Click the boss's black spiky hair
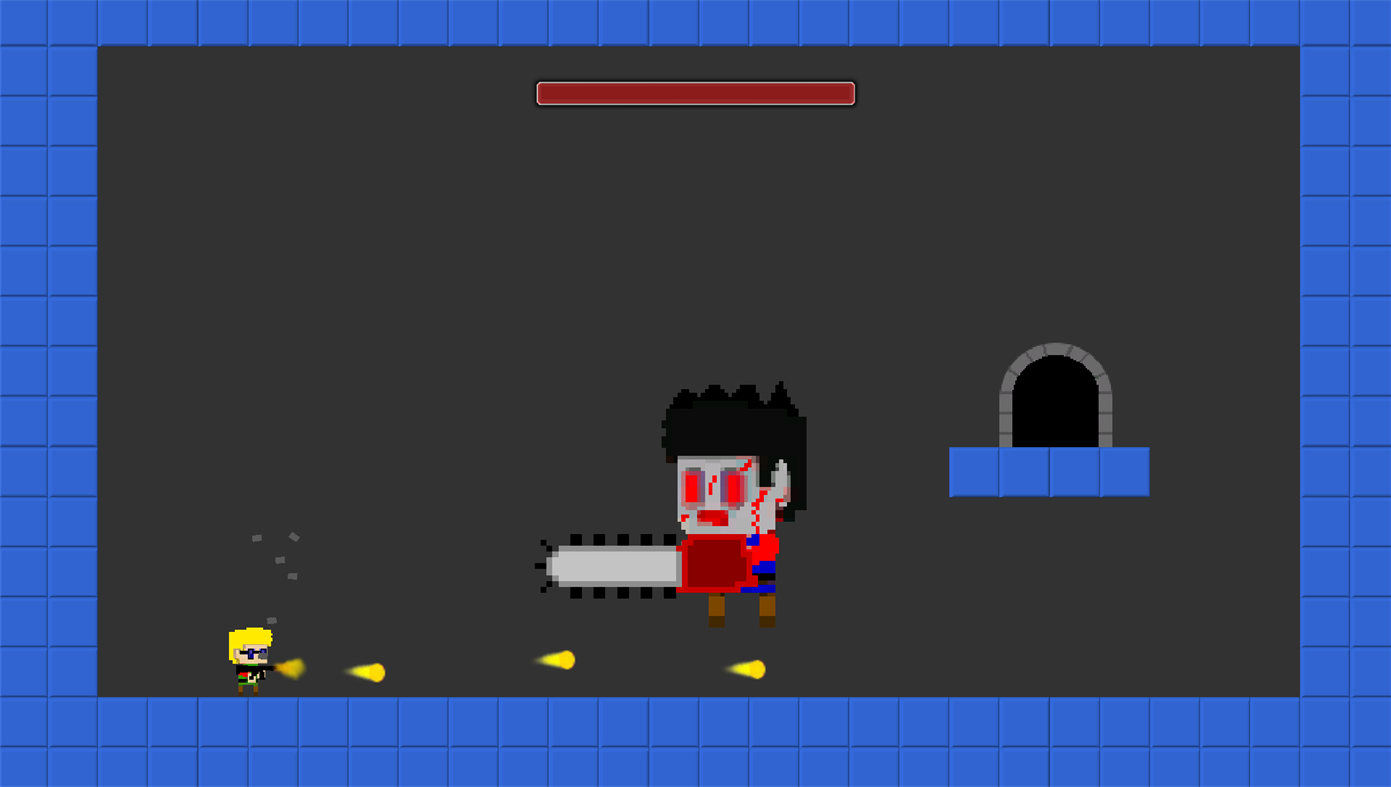1391x787 pixels. pos(730,410)
